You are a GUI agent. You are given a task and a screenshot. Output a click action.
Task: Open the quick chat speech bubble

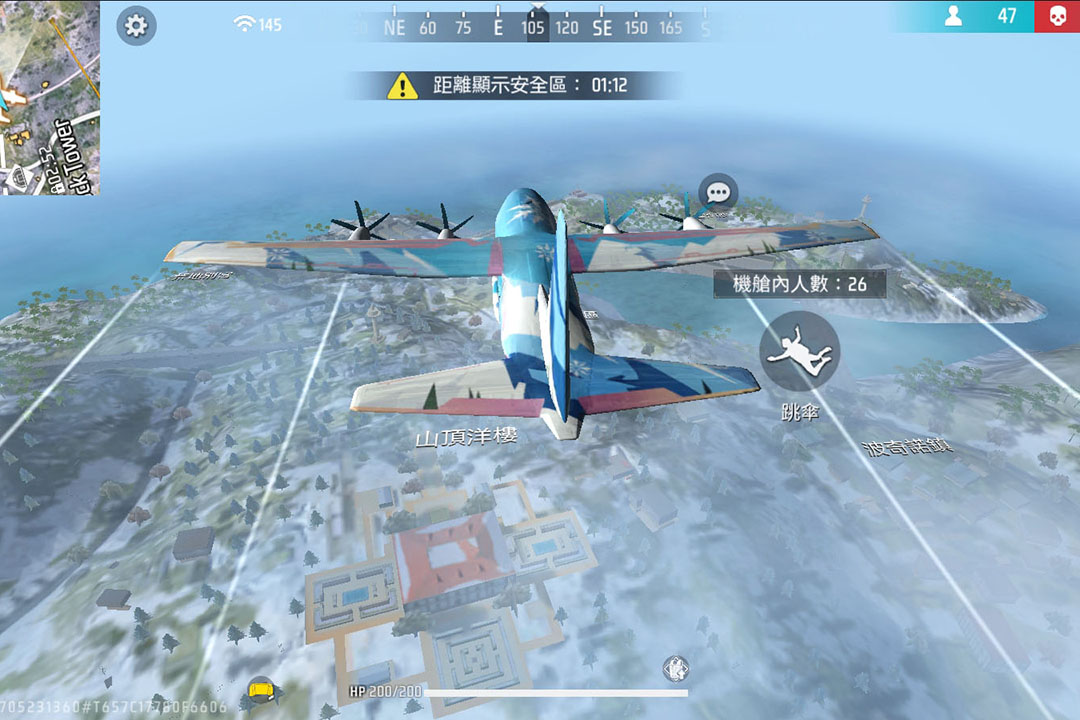coord(718,193)
